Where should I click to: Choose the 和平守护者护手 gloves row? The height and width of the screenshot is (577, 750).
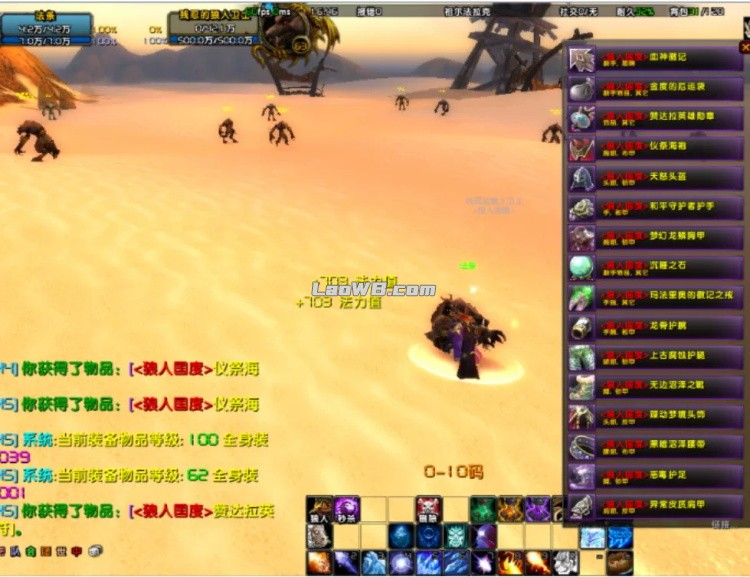655,209
